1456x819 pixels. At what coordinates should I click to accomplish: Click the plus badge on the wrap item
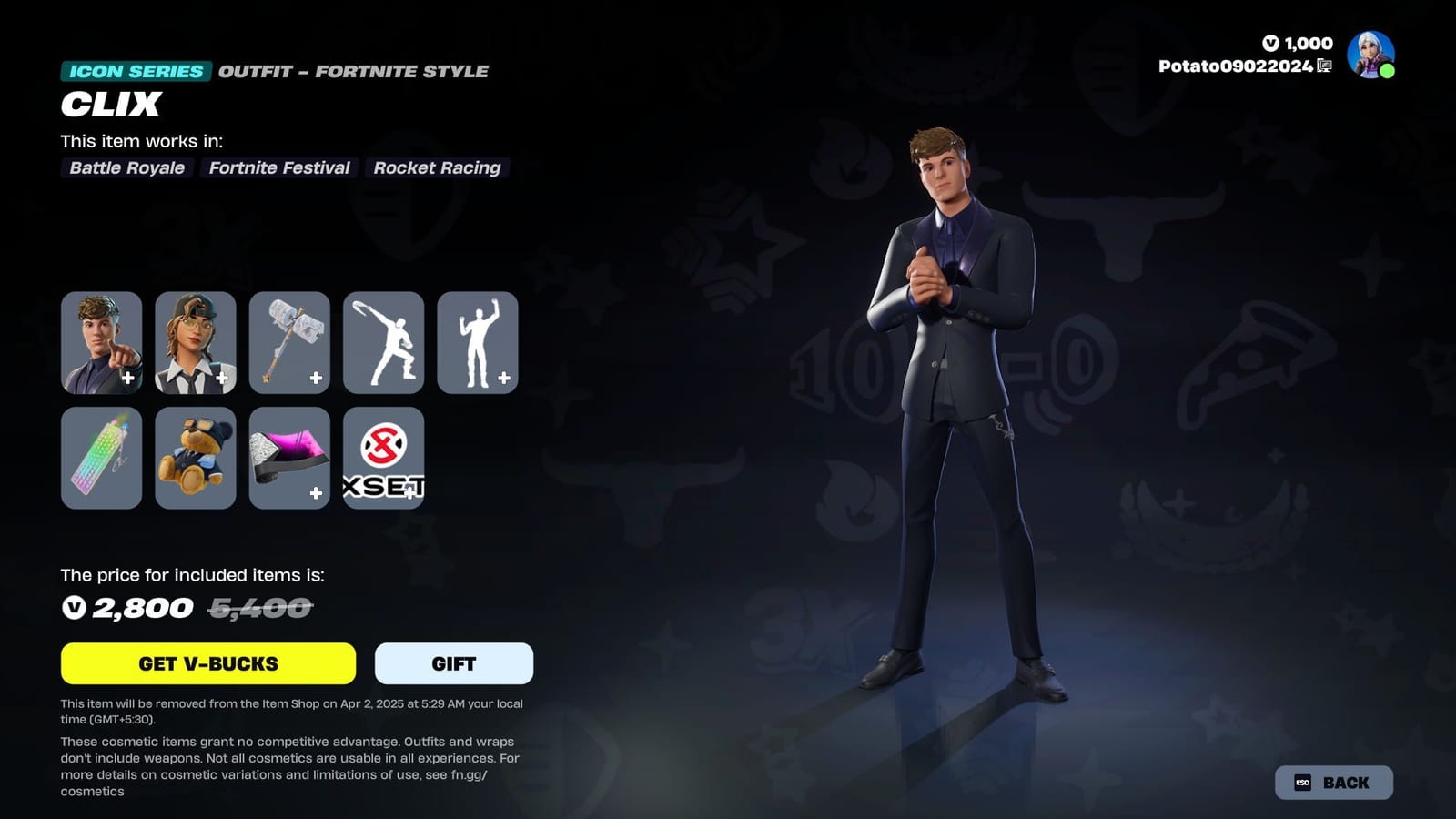[317, 492]
